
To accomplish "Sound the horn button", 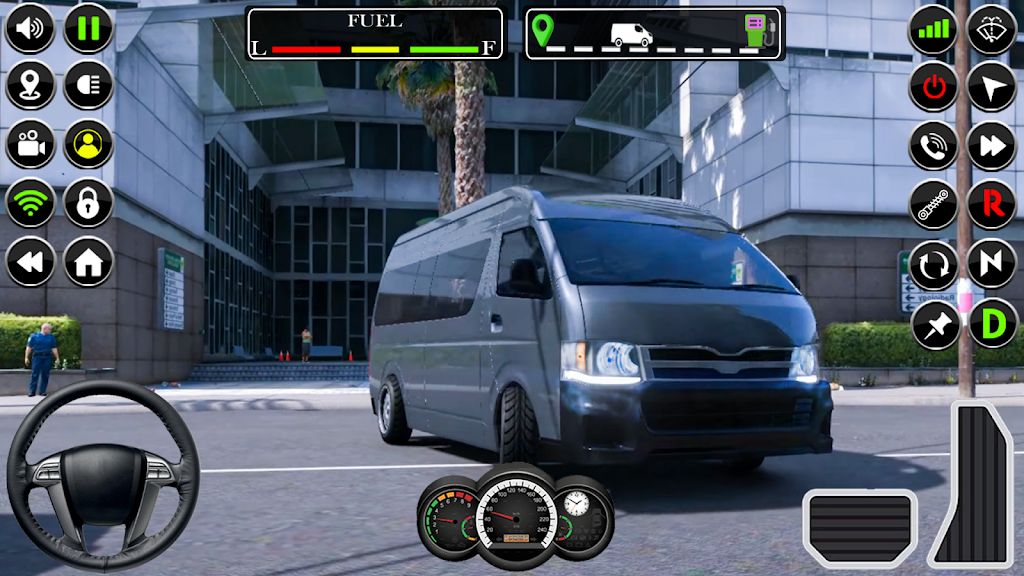I will [x=933, y=146].
